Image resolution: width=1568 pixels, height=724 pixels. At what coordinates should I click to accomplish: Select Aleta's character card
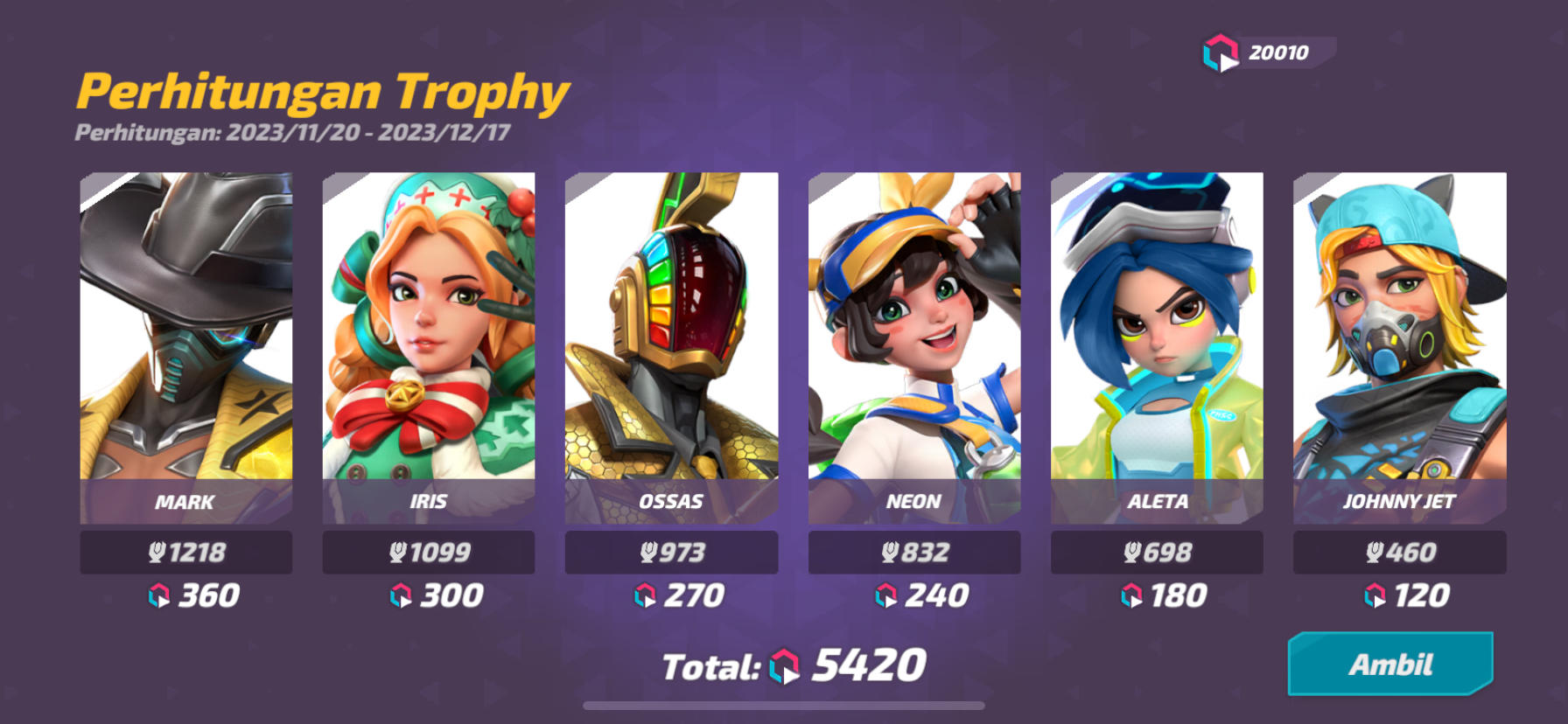pos(1157,341)
